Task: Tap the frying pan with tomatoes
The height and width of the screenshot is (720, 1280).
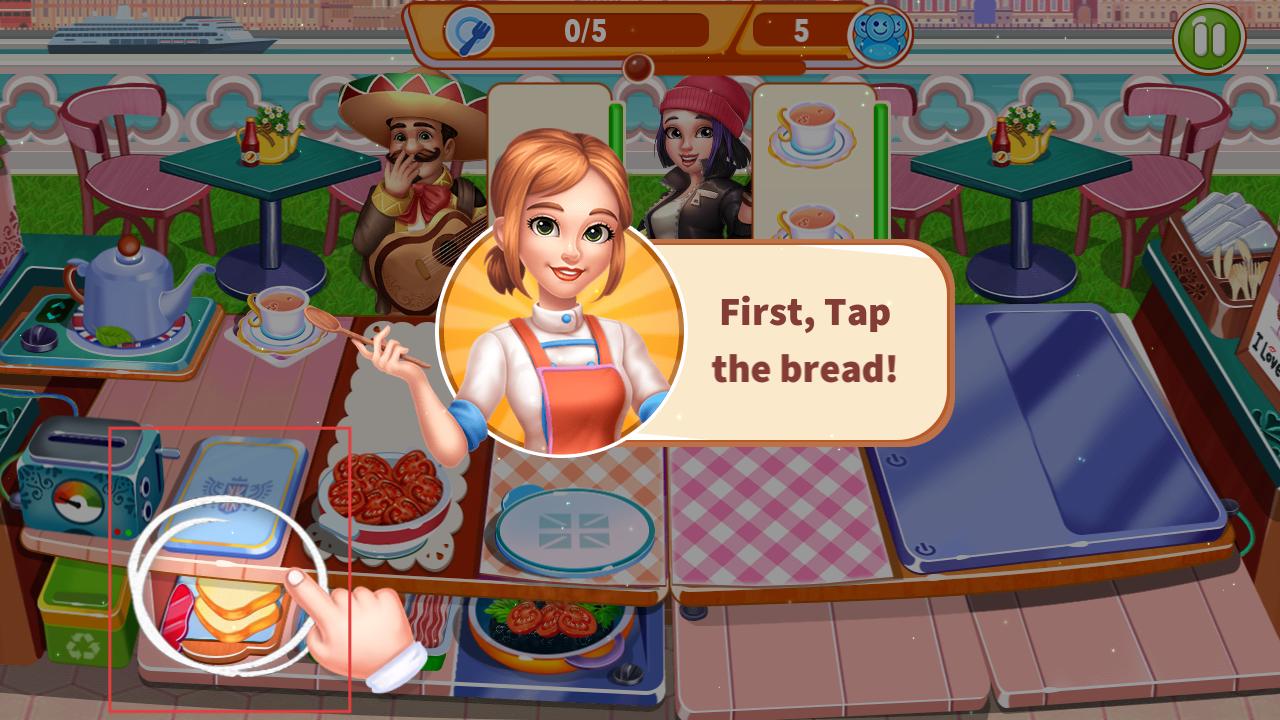Action: pos(545,630)
